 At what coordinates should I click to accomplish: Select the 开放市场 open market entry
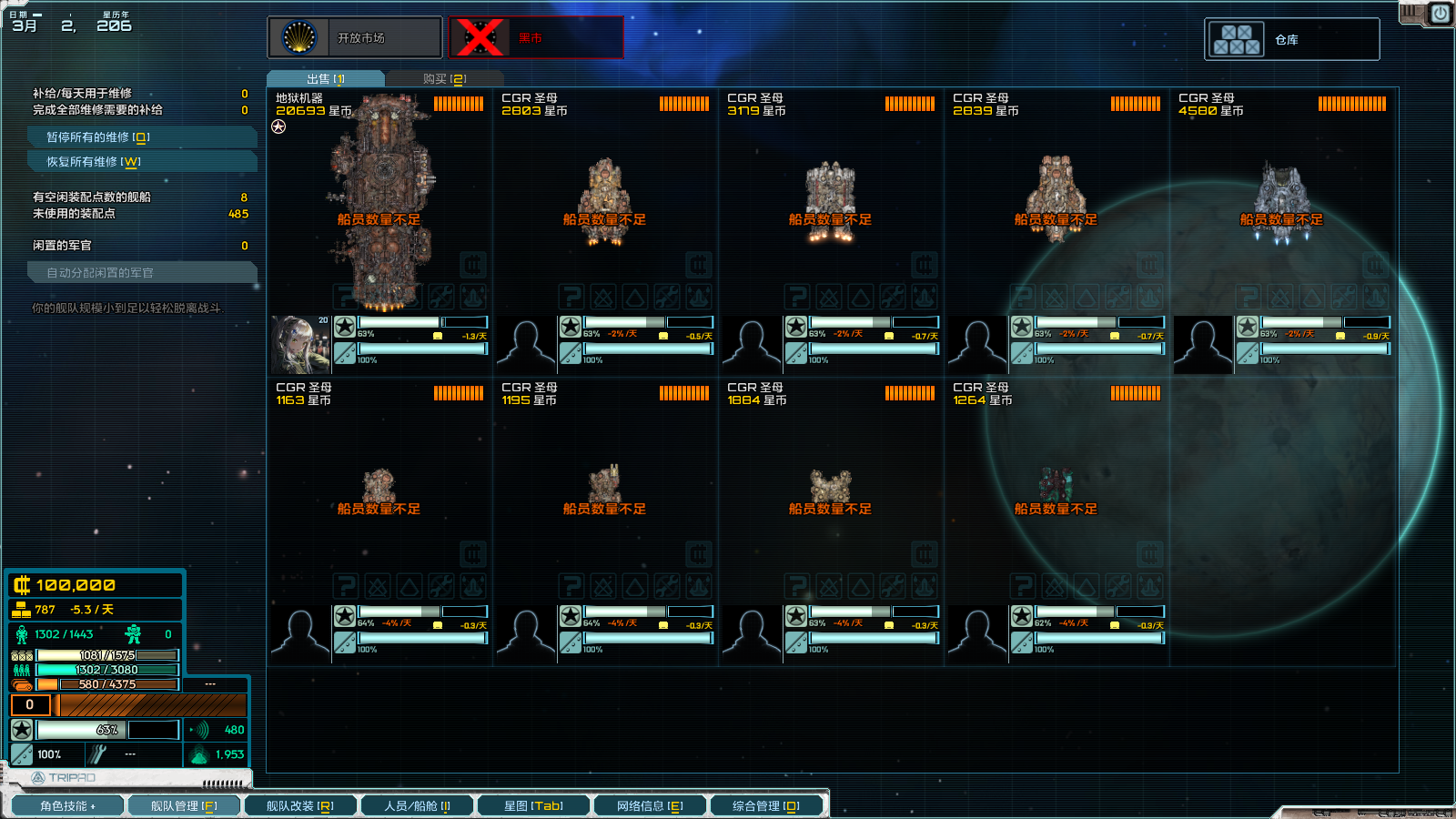click(355, 38)
